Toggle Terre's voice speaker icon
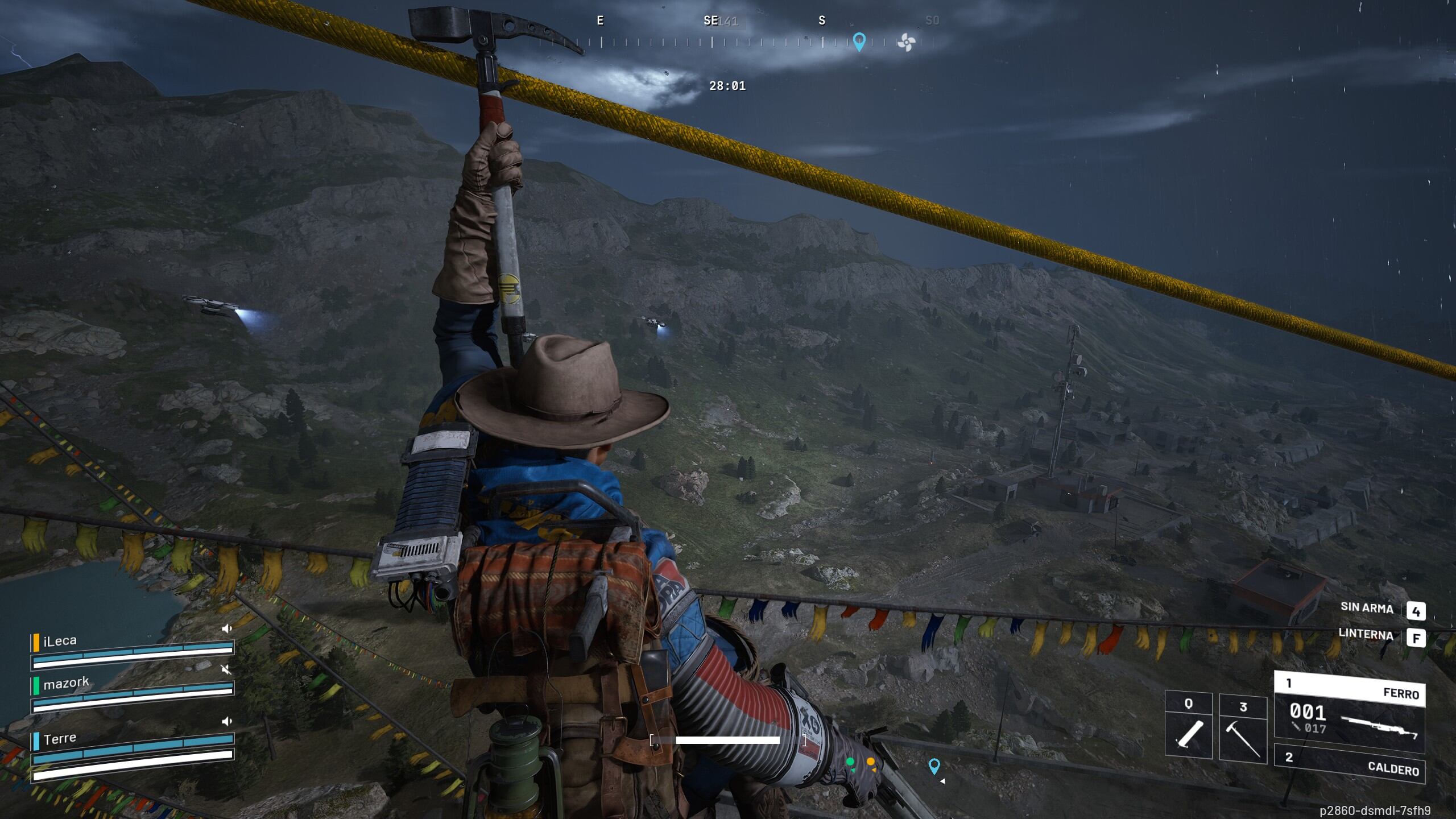Screen dimensions: 1456x819 click(227, 721)
